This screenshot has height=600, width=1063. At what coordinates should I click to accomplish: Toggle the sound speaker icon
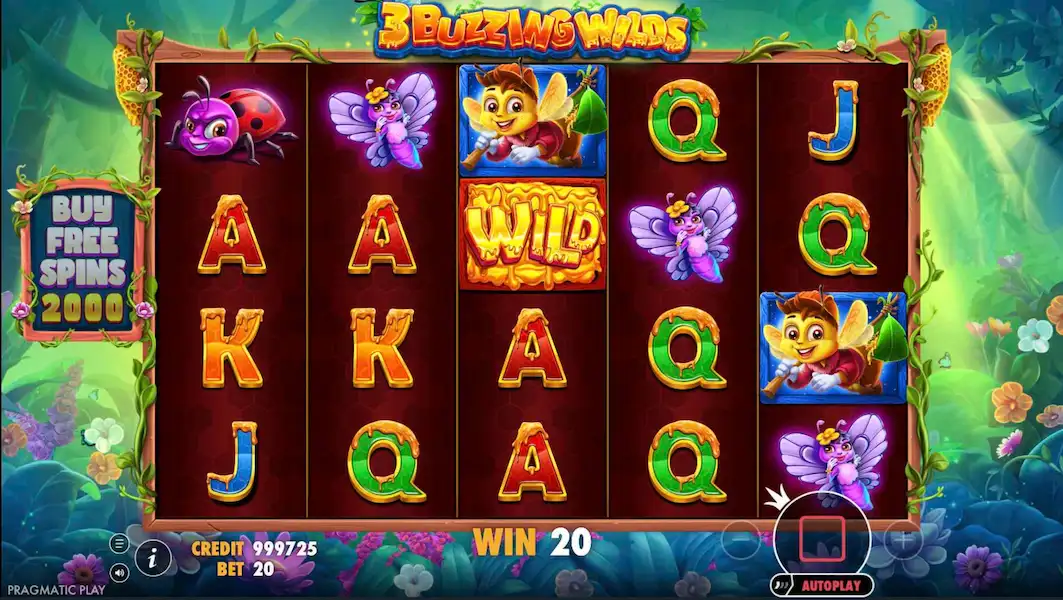coord(119,573)
